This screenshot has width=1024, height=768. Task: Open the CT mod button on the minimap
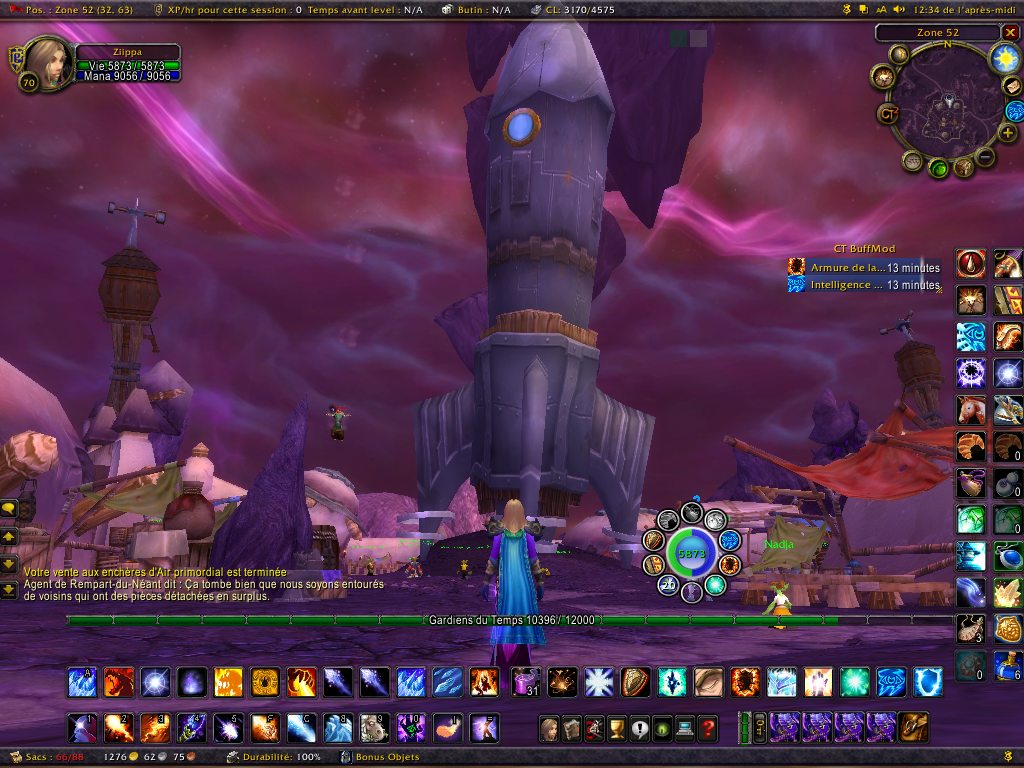tap(888, 113)
